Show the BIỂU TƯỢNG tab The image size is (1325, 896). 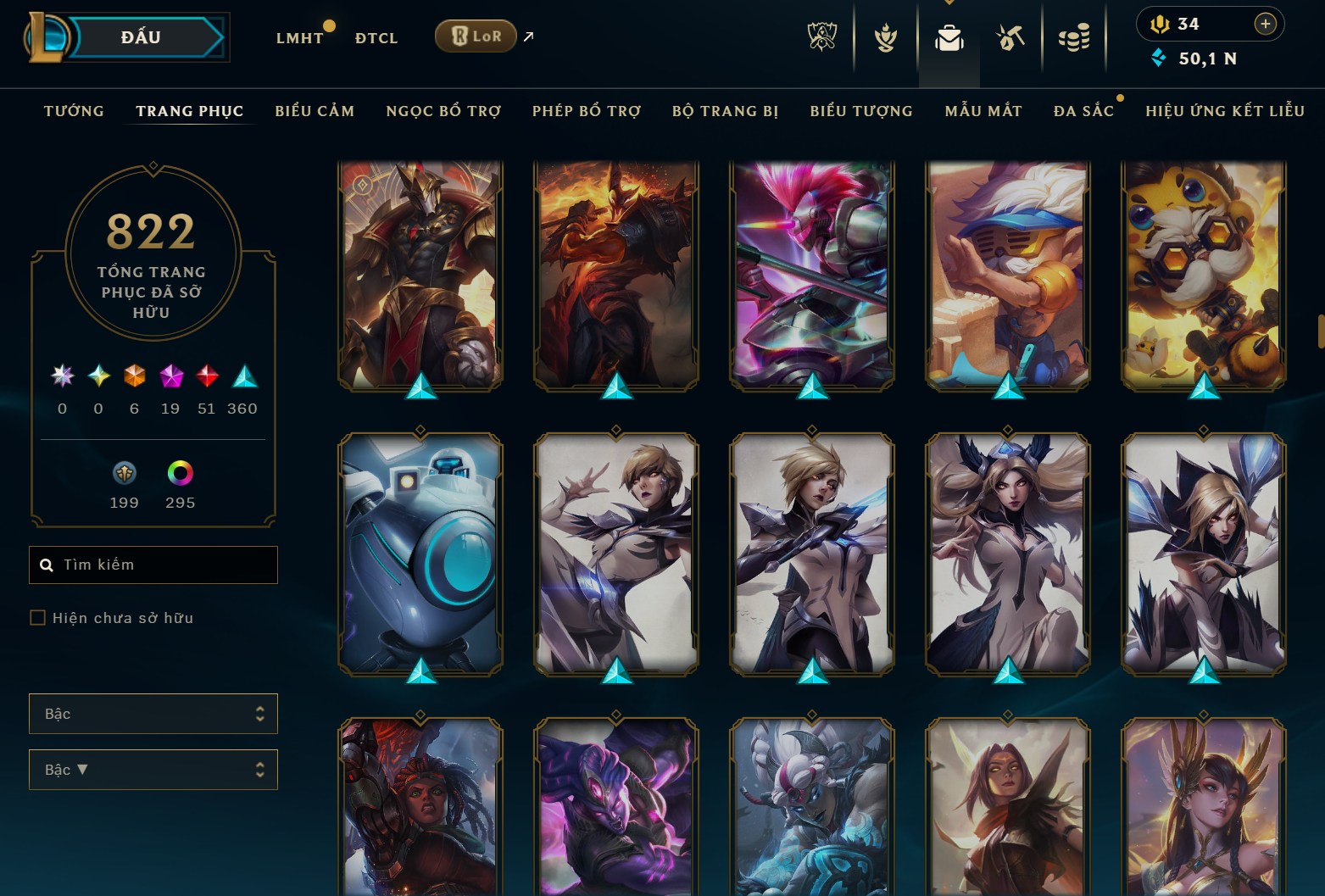(861, 111)
